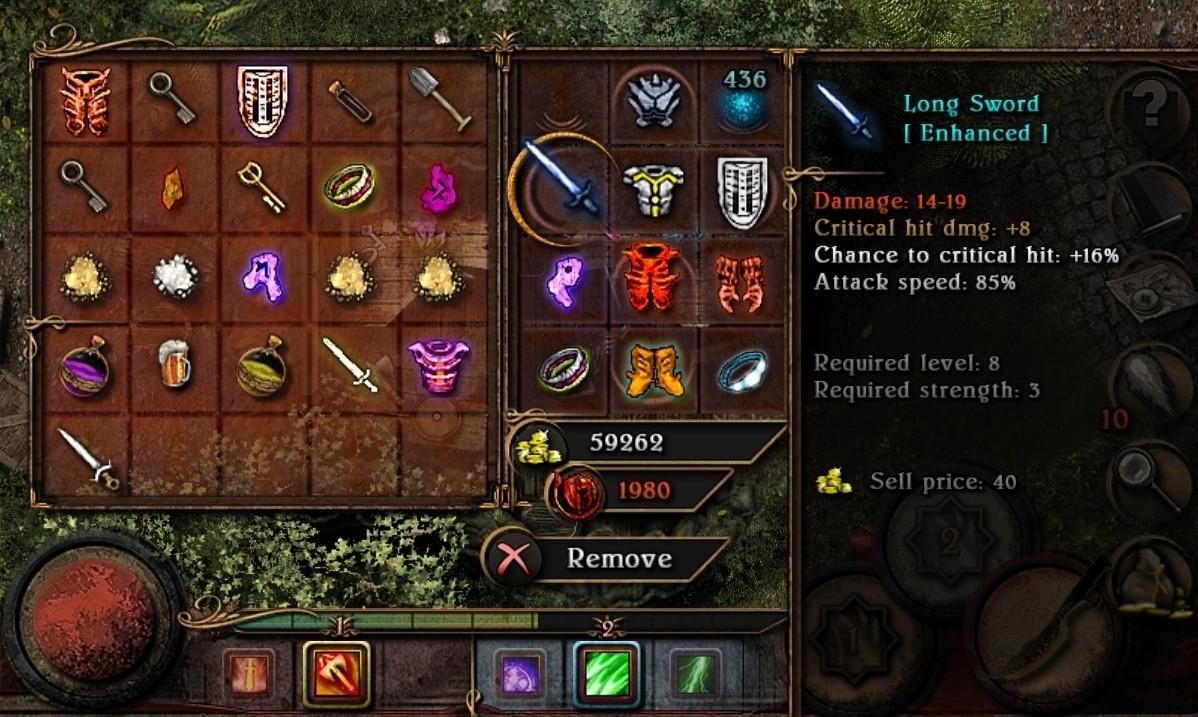Select the purple chest armor in inventory
Screen dimensions: 1198x717
(x=439, y=364)
